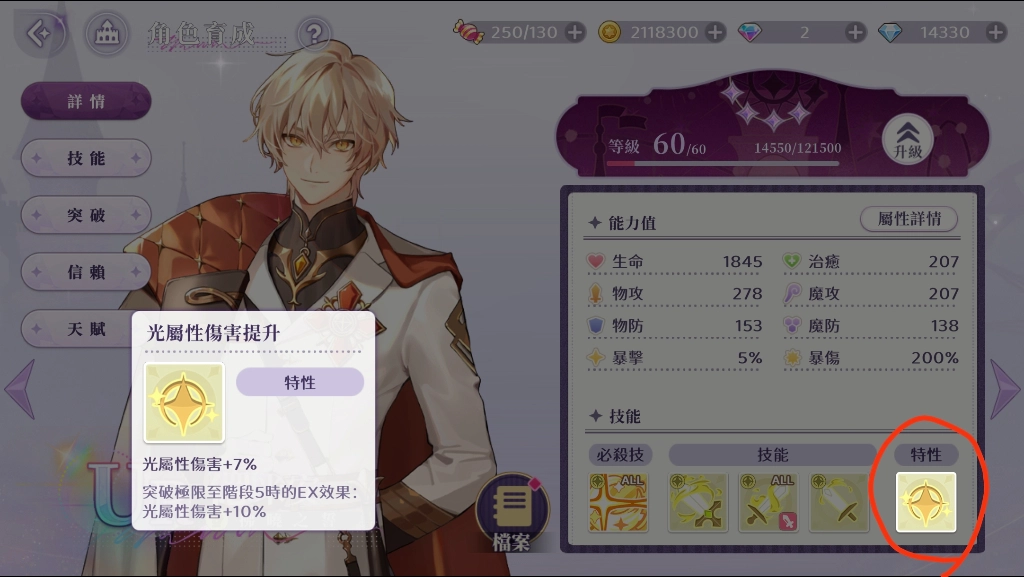Viewport: 1024px width, 577px height.
Task: Select the 必殺技 ultimate skill icon
Action: [x=618, y=502]
